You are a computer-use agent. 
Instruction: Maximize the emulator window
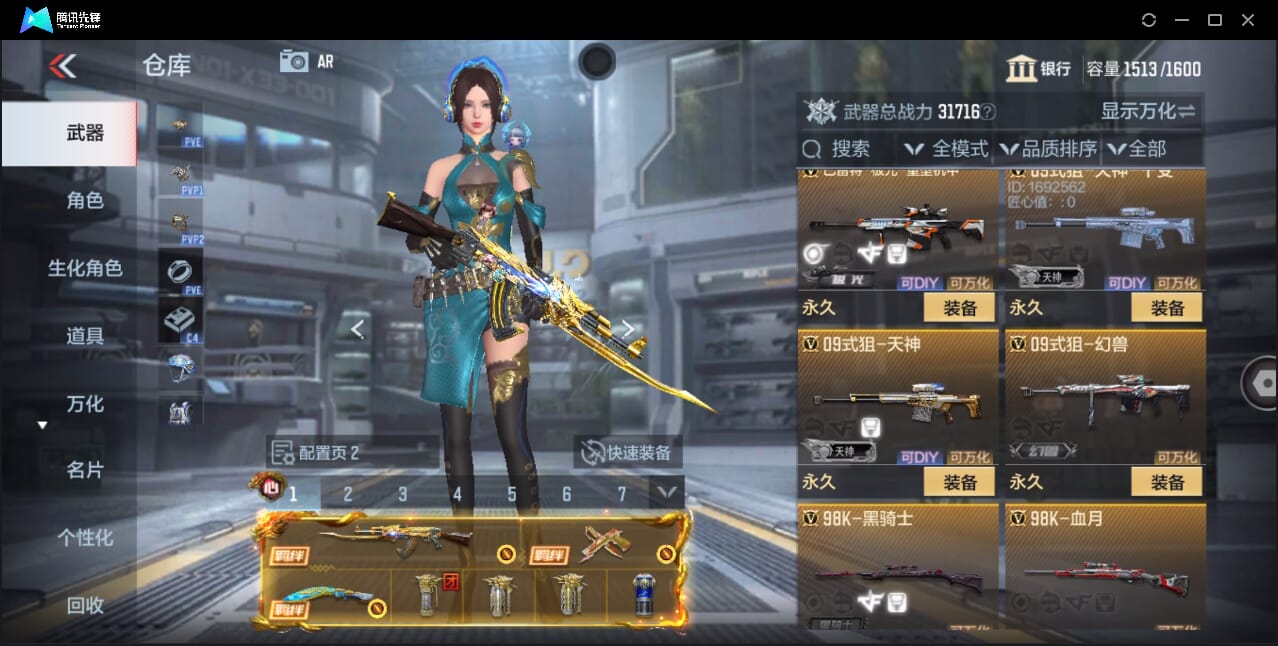1215,20
